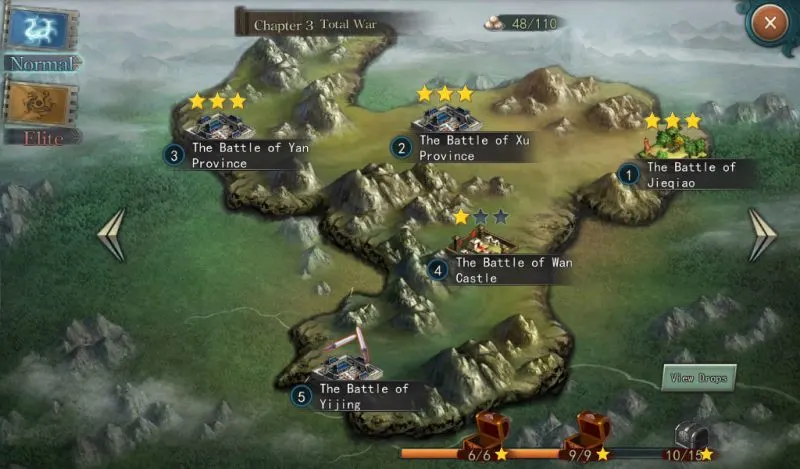Switch to Elite difficulty tab
The height and width of the screenshot is (469, 800).
[x=39, y=112]
